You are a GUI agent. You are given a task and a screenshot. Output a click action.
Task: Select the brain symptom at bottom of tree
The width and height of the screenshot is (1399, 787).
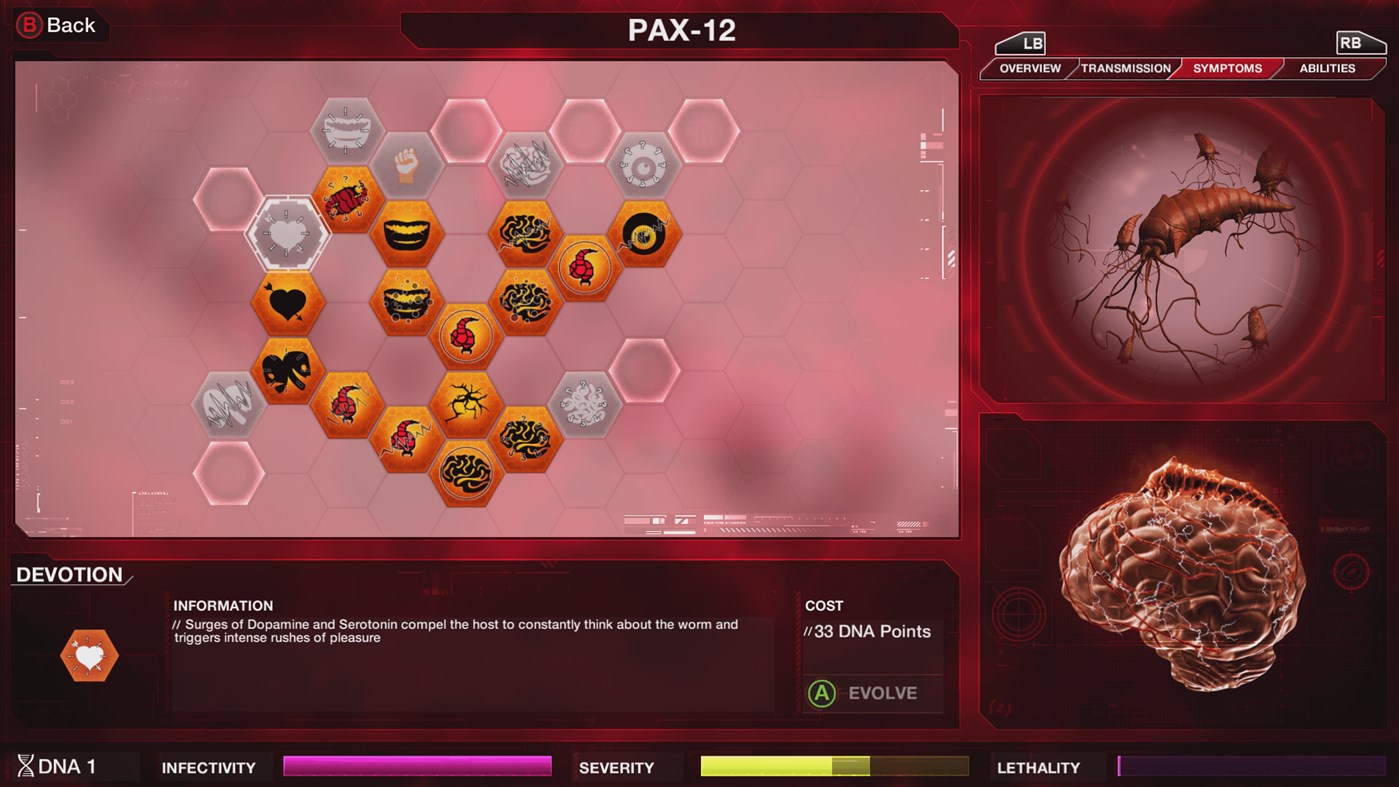[x=465, y=474]
